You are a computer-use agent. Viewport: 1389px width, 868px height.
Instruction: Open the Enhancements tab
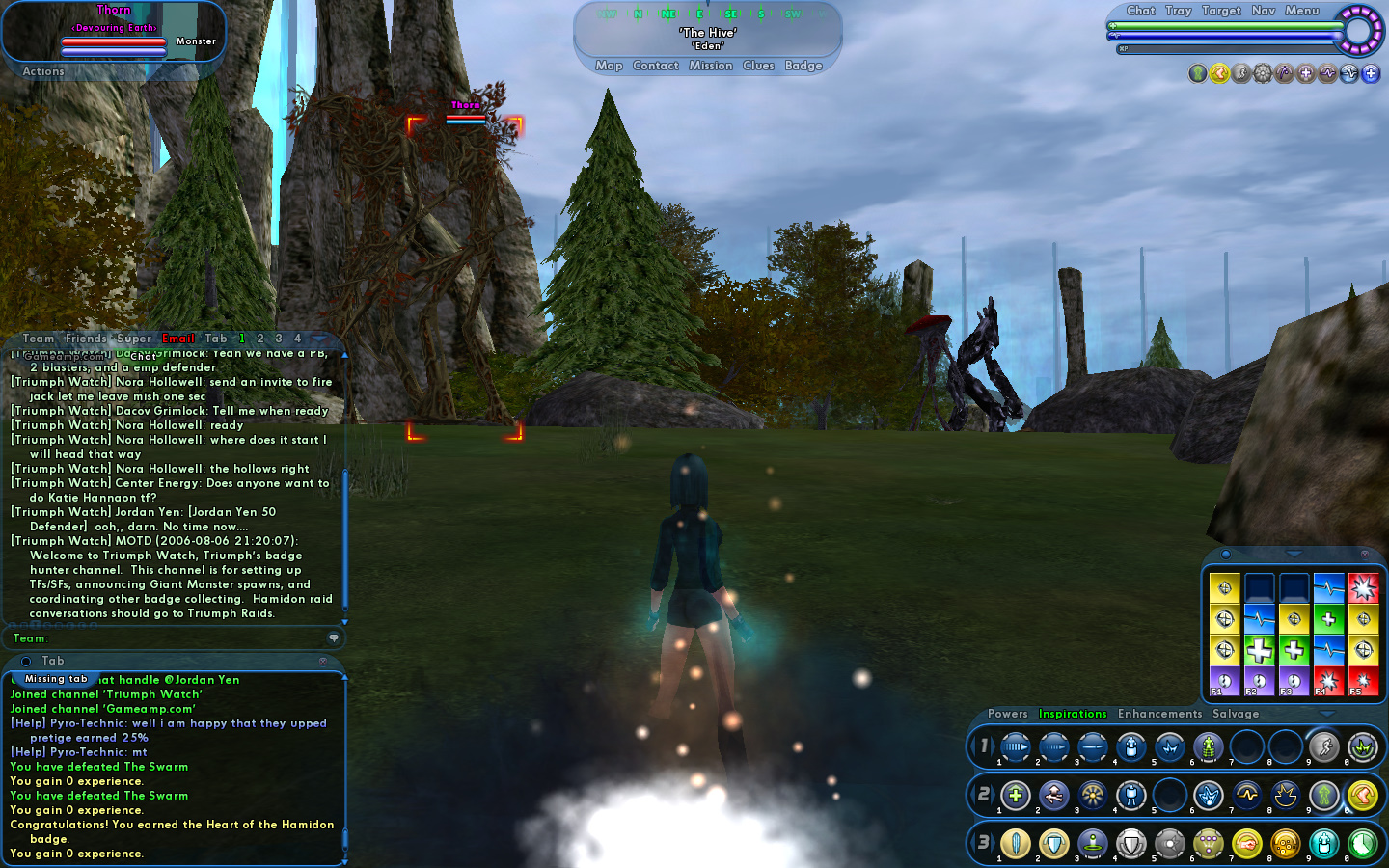pyautogui.click(x=1159, y=714)
